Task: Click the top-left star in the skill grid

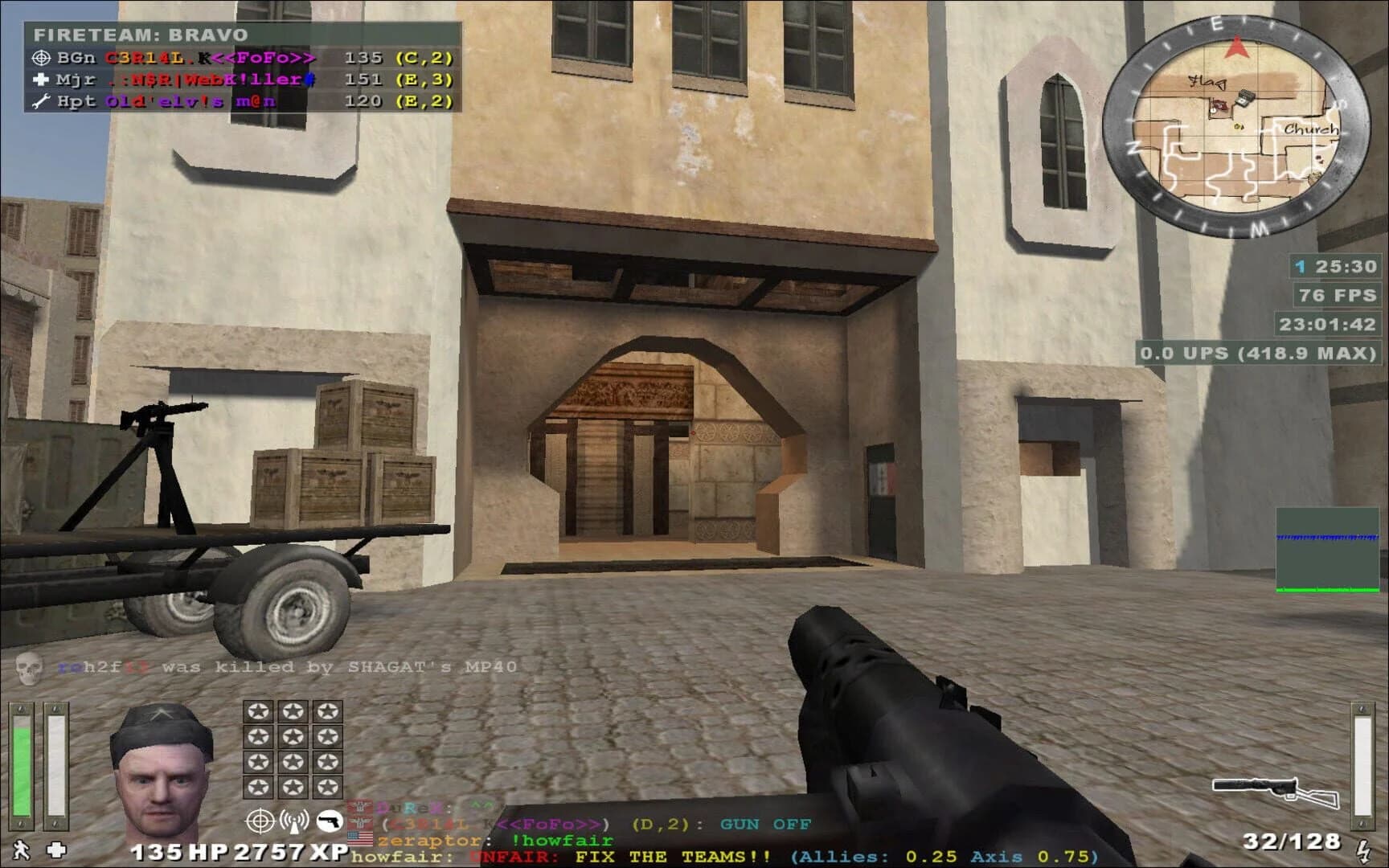Action: pyautogui.click(x=260, y=710)
